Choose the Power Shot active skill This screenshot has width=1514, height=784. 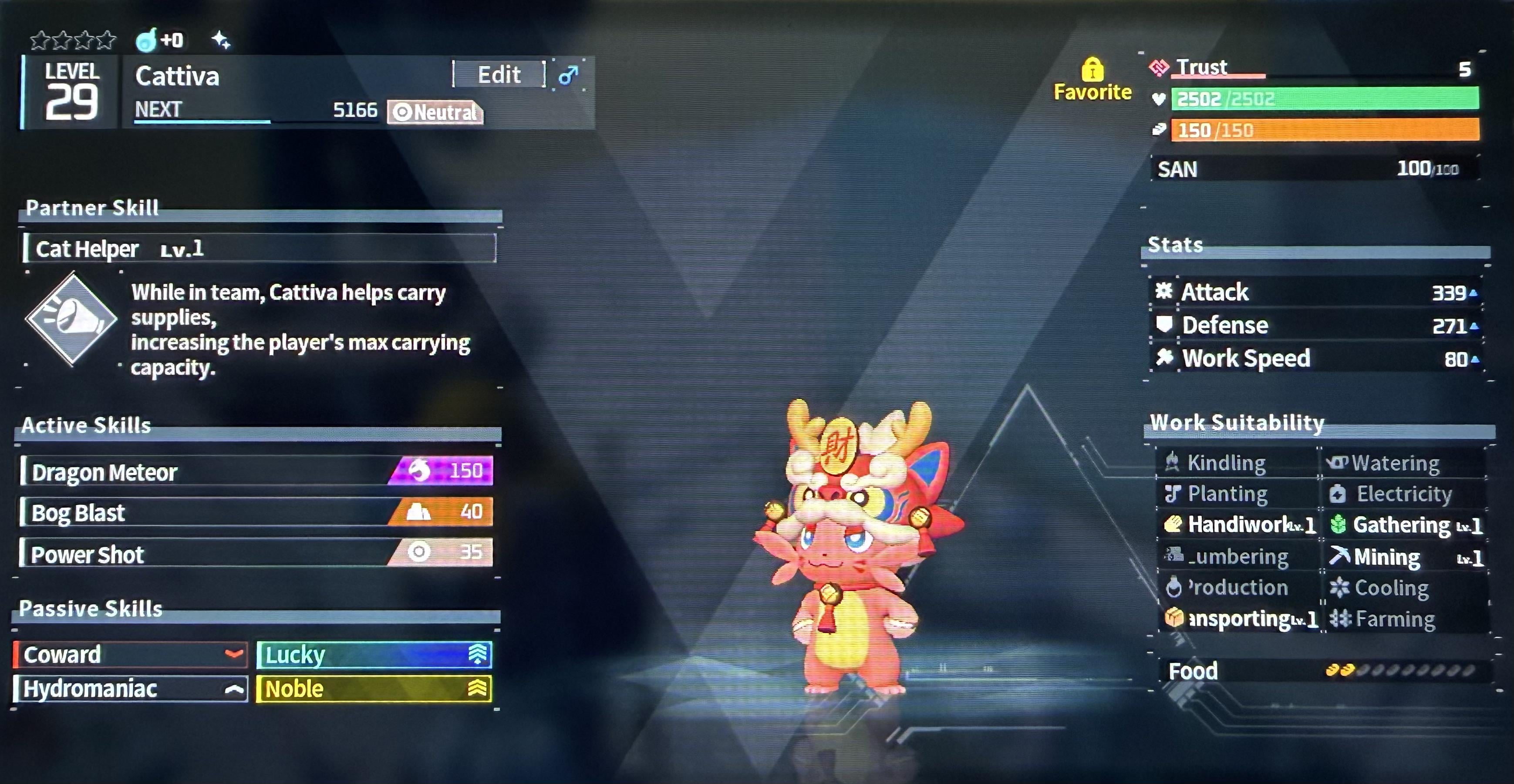256,554
